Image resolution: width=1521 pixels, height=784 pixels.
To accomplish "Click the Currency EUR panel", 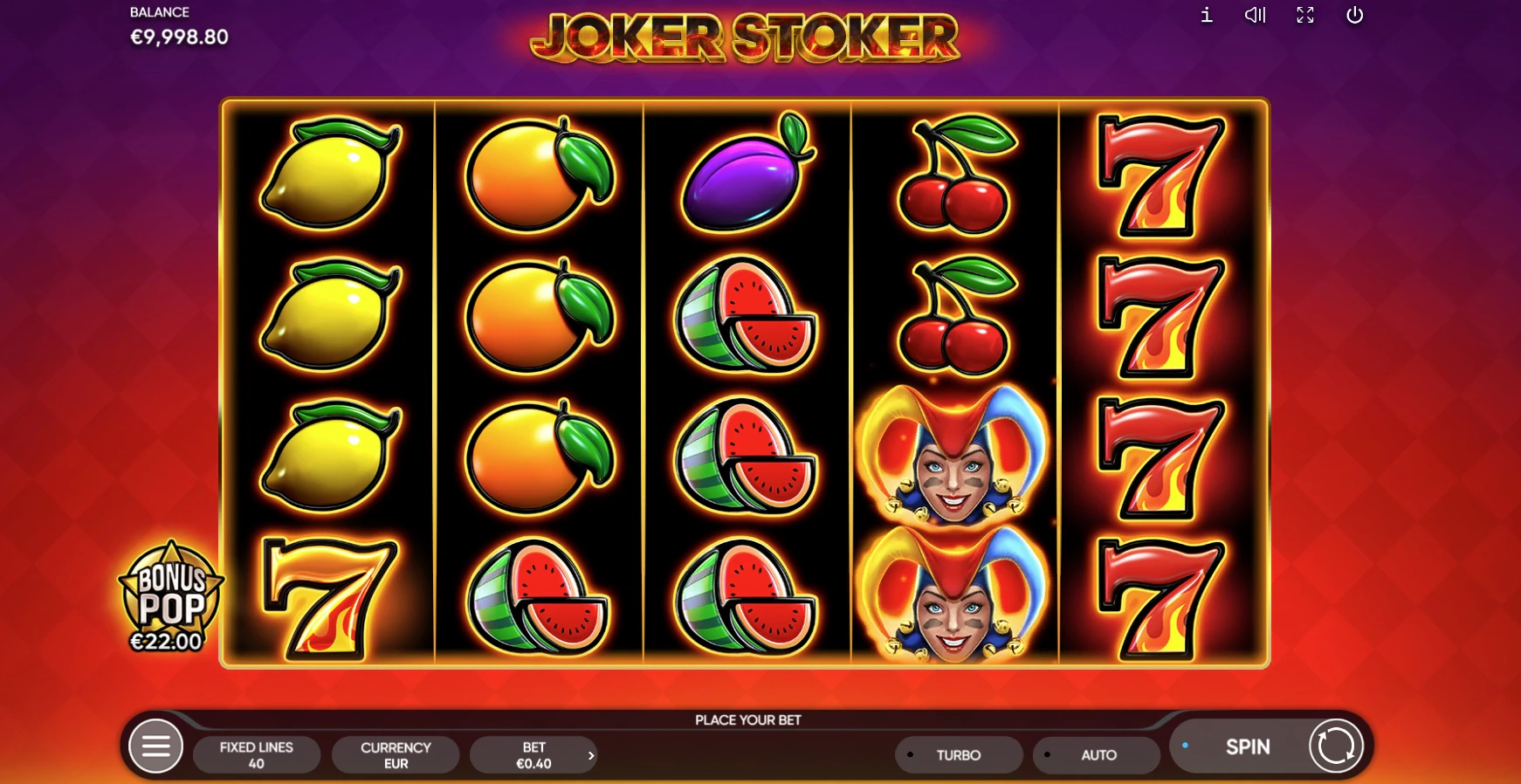I will [x=396, y=755].
